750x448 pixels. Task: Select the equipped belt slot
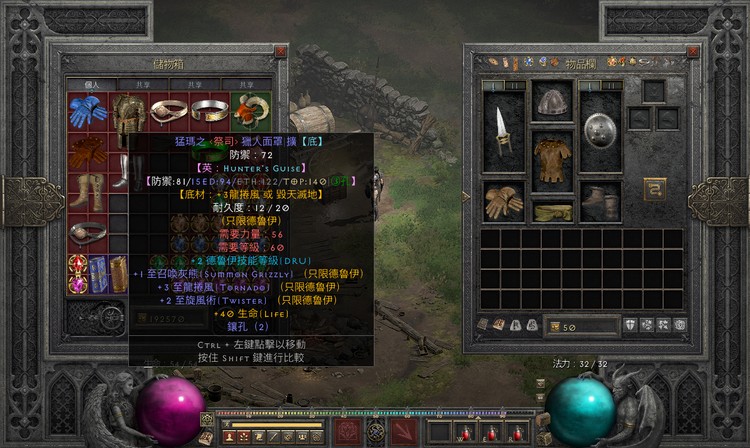click(552, 211)
